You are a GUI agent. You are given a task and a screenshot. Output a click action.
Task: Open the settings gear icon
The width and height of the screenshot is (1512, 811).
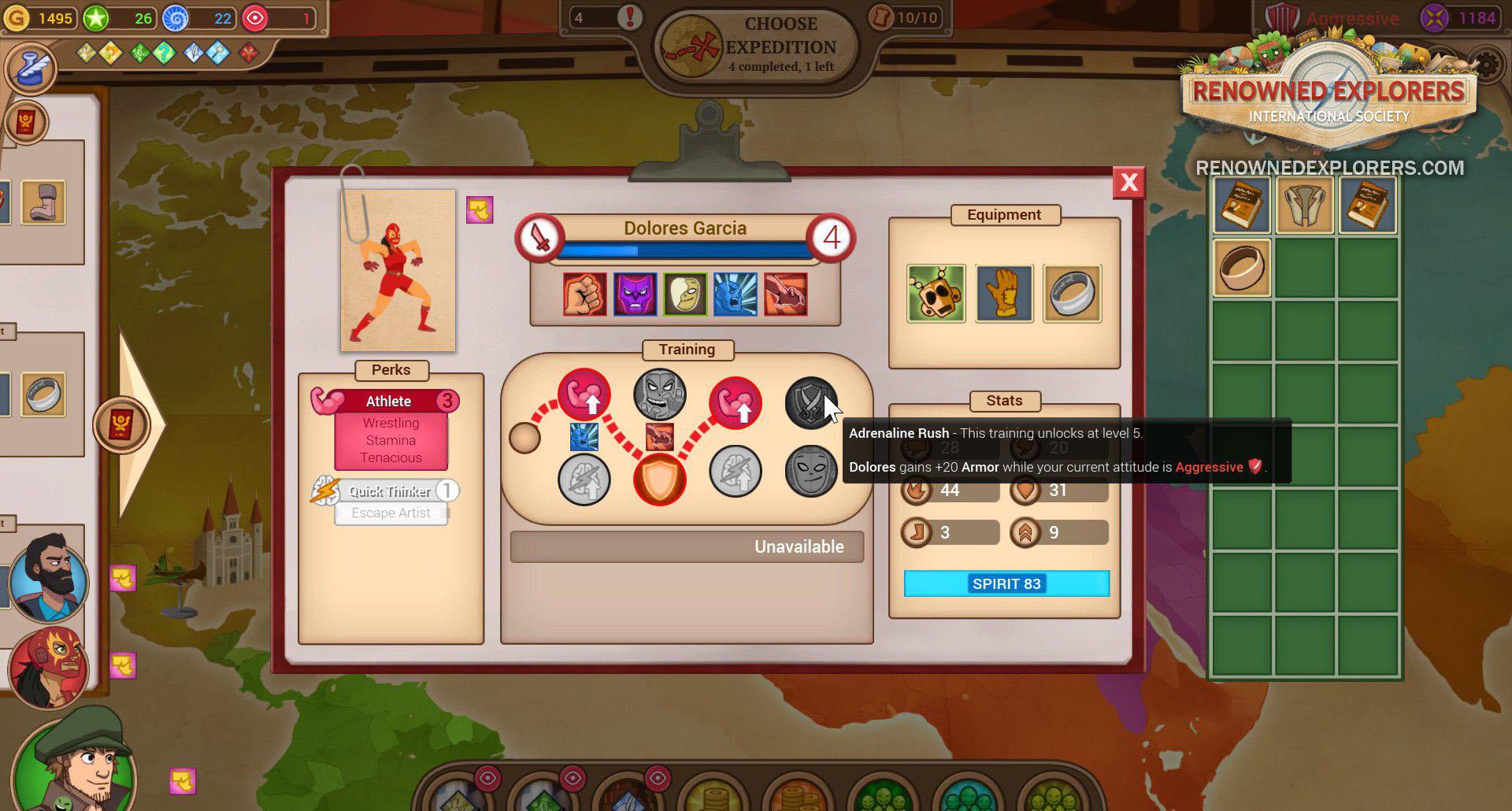(1487, 66)
